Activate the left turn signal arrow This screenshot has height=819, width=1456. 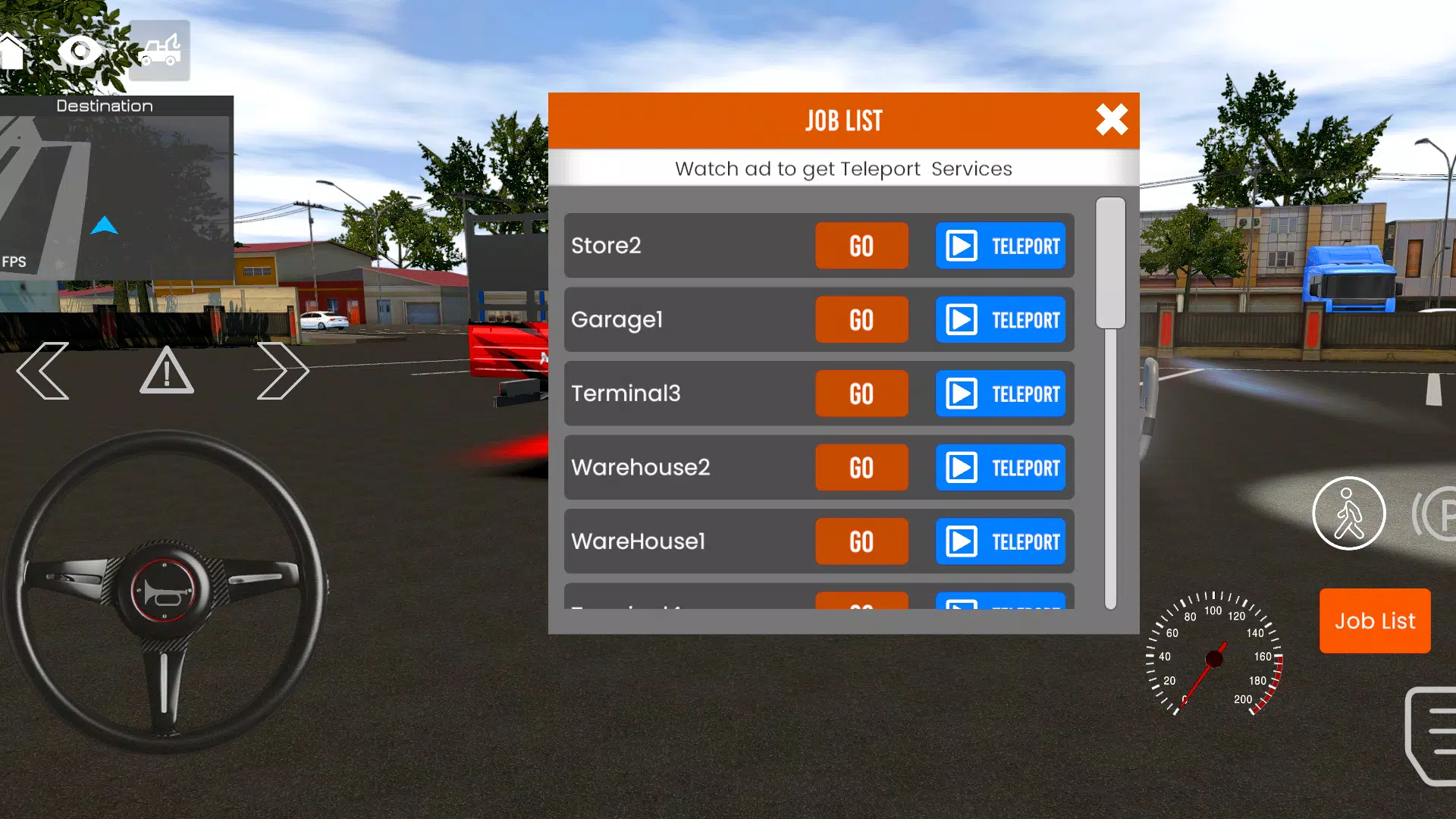pos(43,371)
